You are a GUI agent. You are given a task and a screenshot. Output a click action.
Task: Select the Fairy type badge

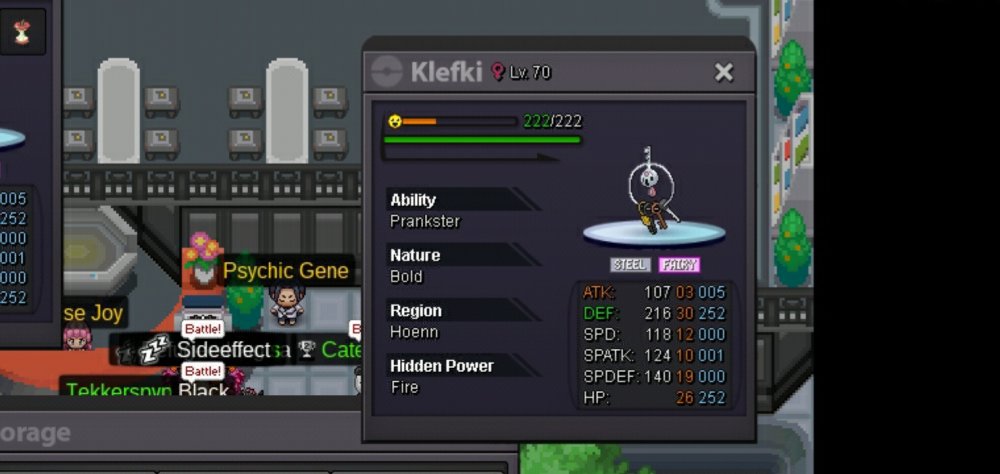679,265
